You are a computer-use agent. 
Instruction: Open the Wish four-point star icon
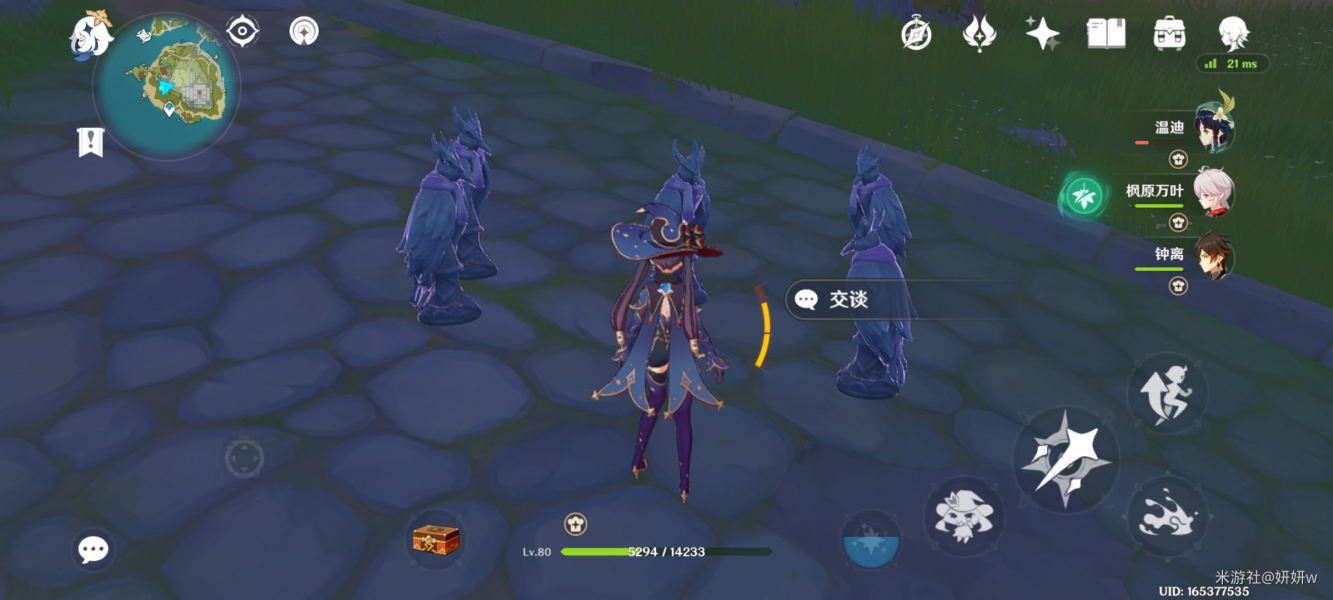[1042, 34]
